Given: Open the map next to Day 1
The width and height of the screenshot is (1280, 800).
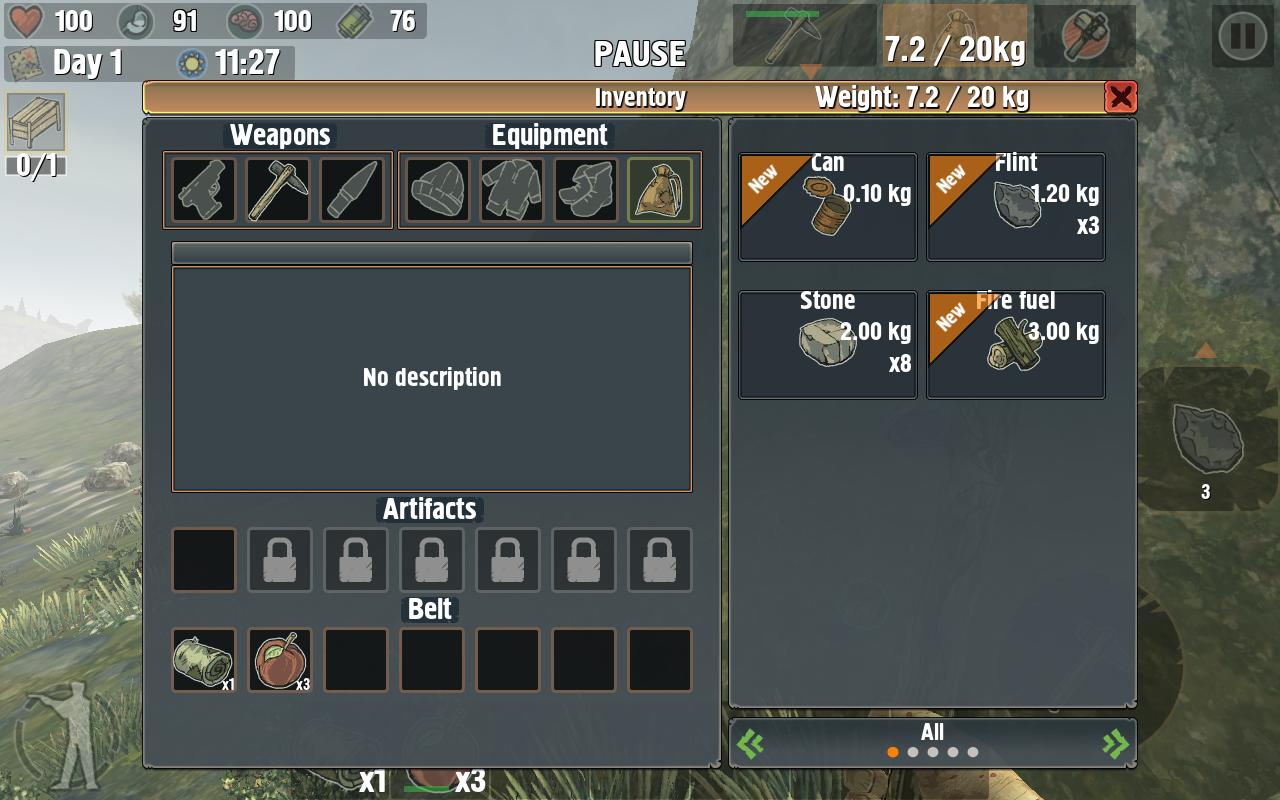Looking at the screenshot, I should pyautogui.click(x=24, y=63).
